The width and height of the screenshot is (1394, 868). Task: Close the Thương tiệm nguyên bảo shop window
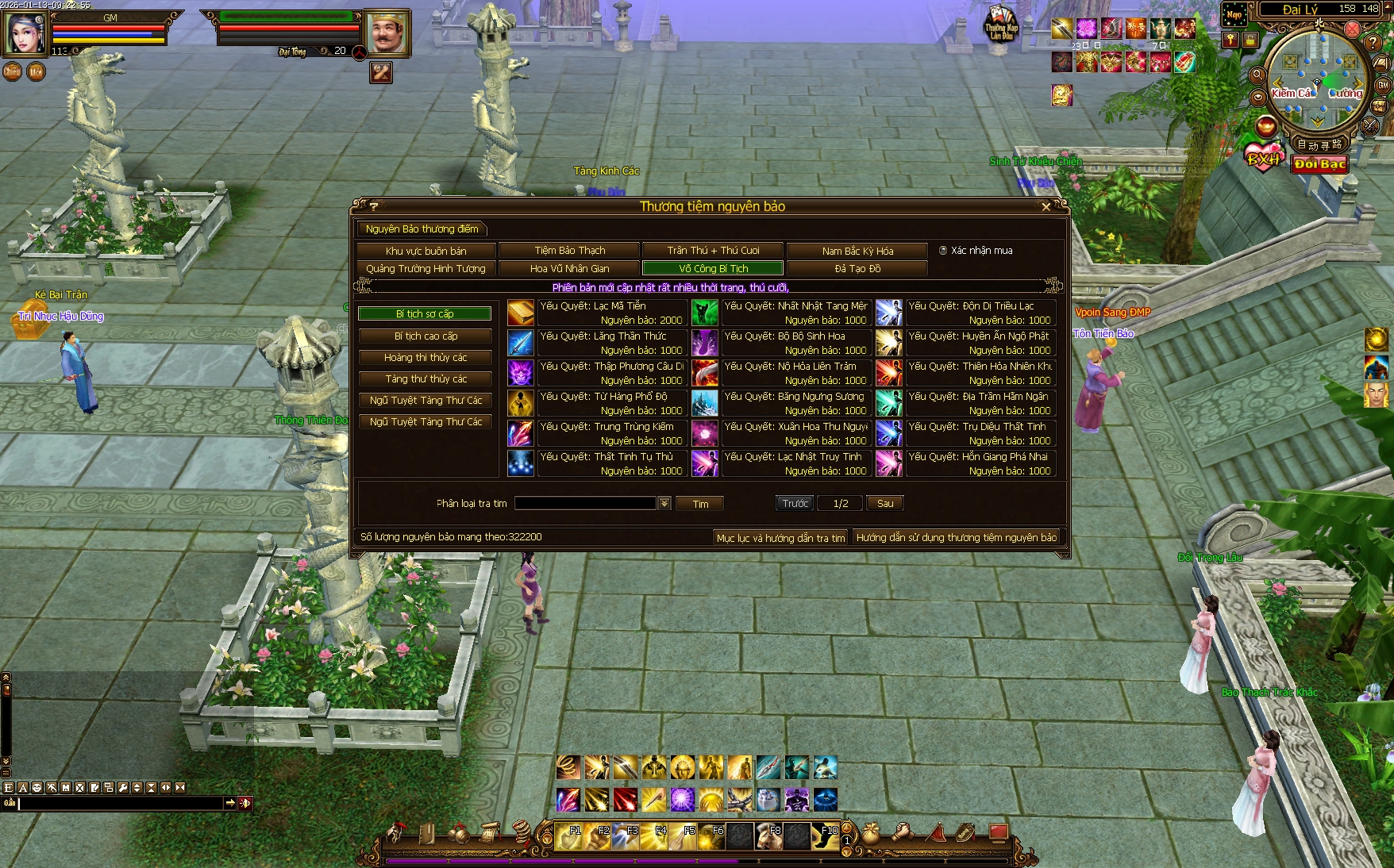coord(1045,206)
